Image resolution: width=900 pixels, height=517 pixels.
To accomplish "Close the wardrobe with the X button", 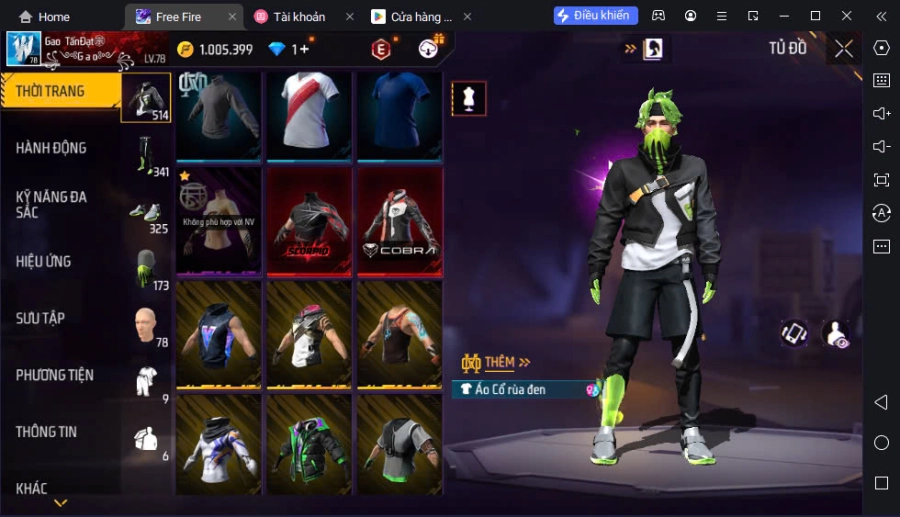I will tap(844, 48).
